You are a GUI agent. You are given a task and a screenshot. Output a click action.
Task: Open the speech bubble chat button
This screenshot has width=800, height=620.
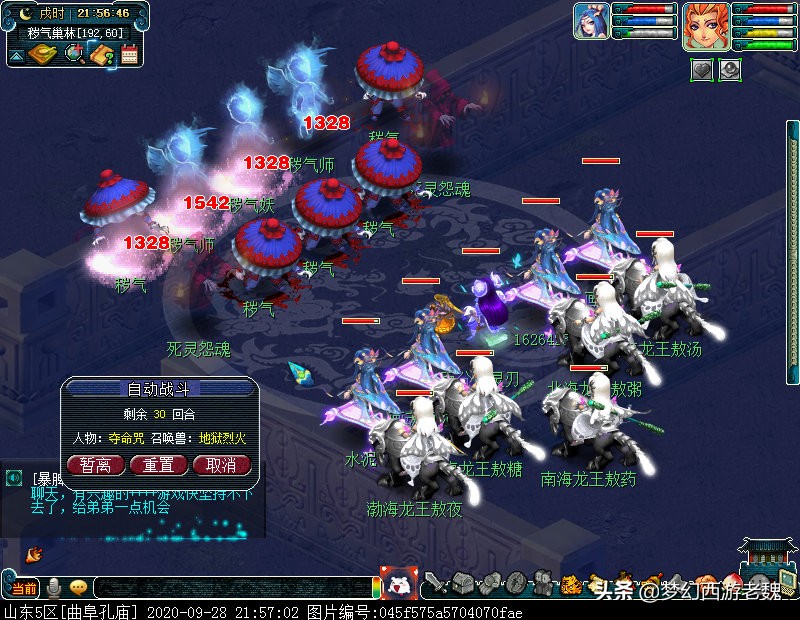coord(77,588)
